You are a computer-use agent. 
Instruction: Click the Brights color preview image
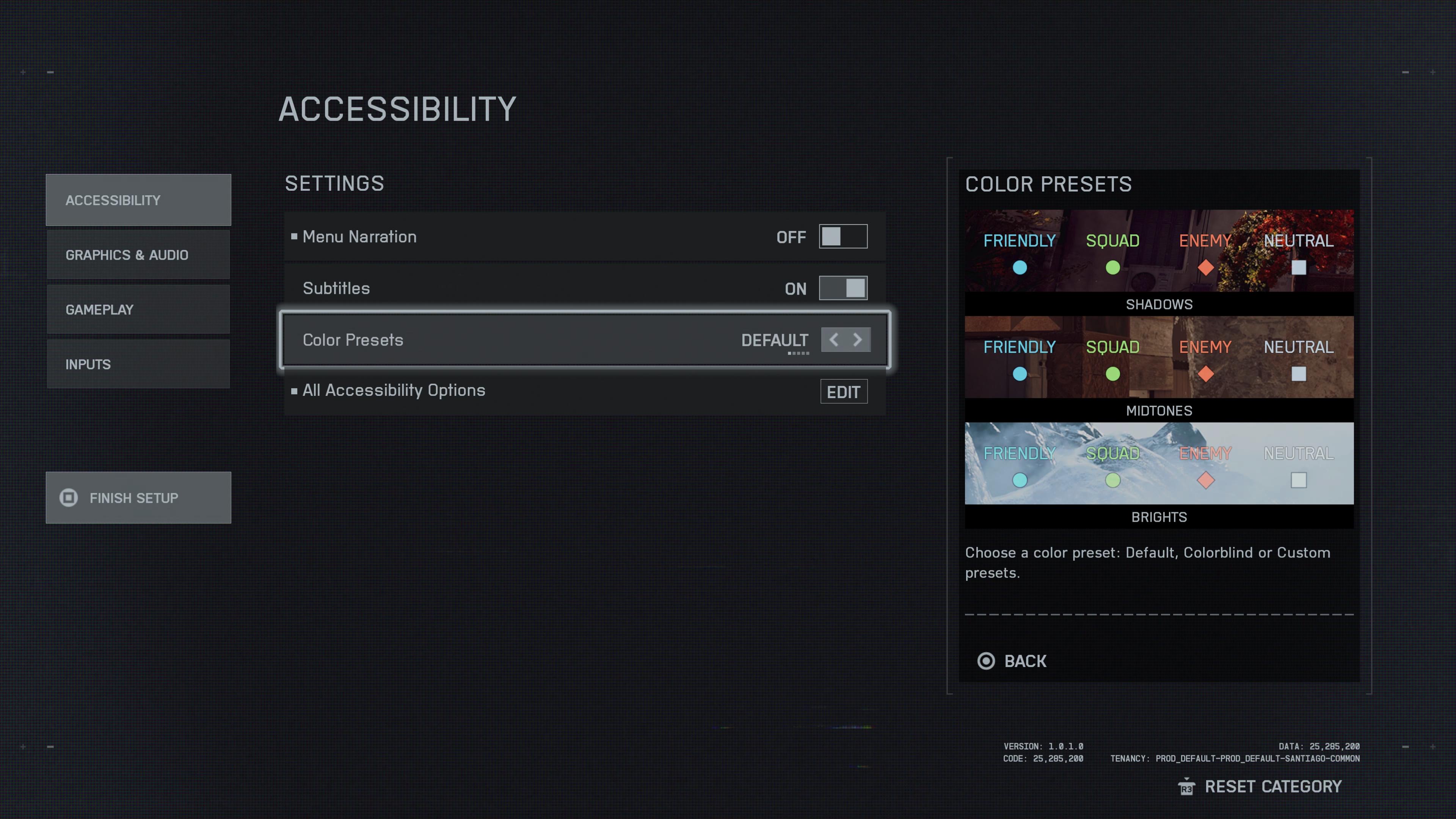(x=1159, y=463)
